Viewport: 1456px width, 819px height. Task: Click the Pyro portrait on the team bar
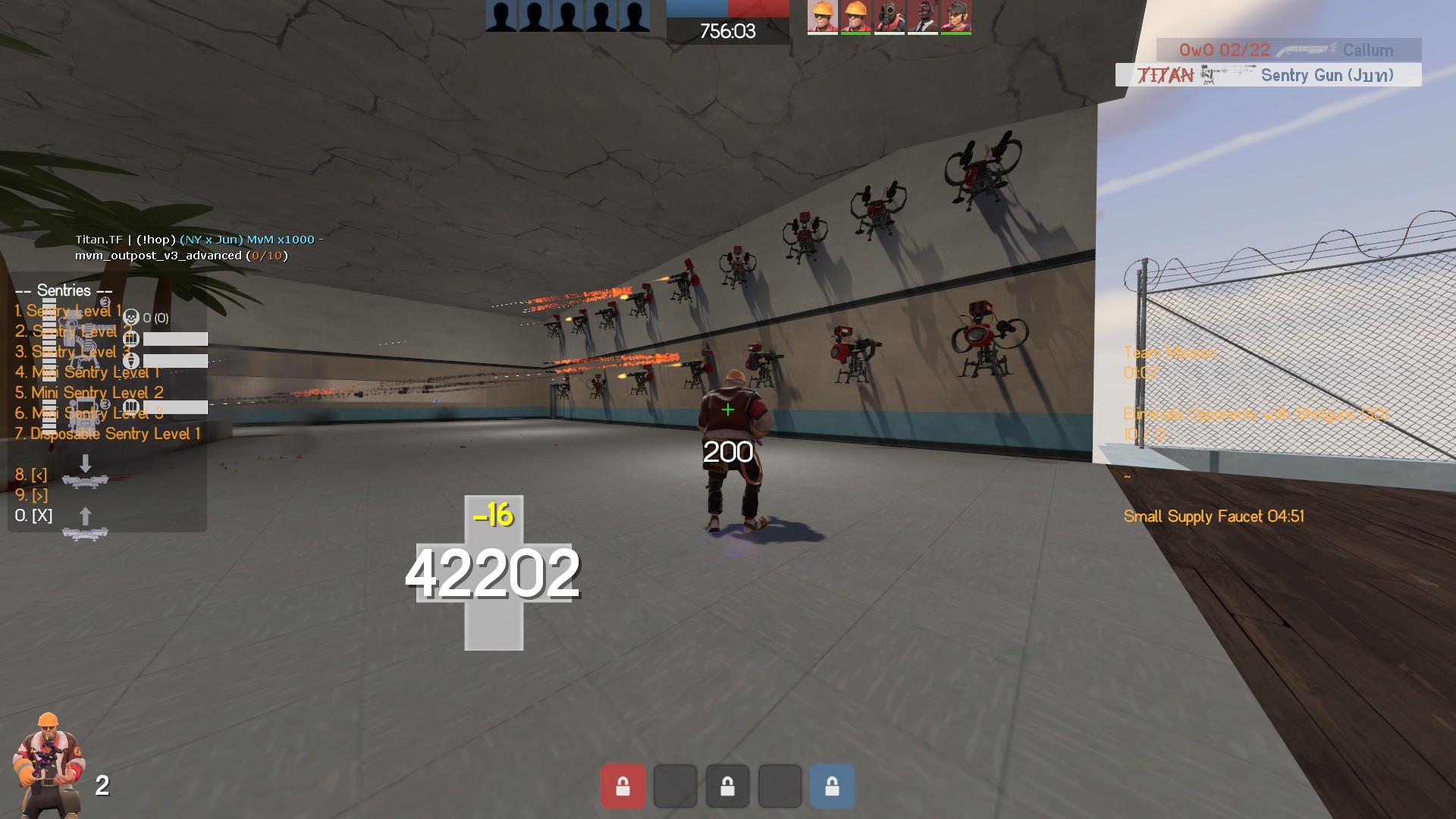coord(889,17)
